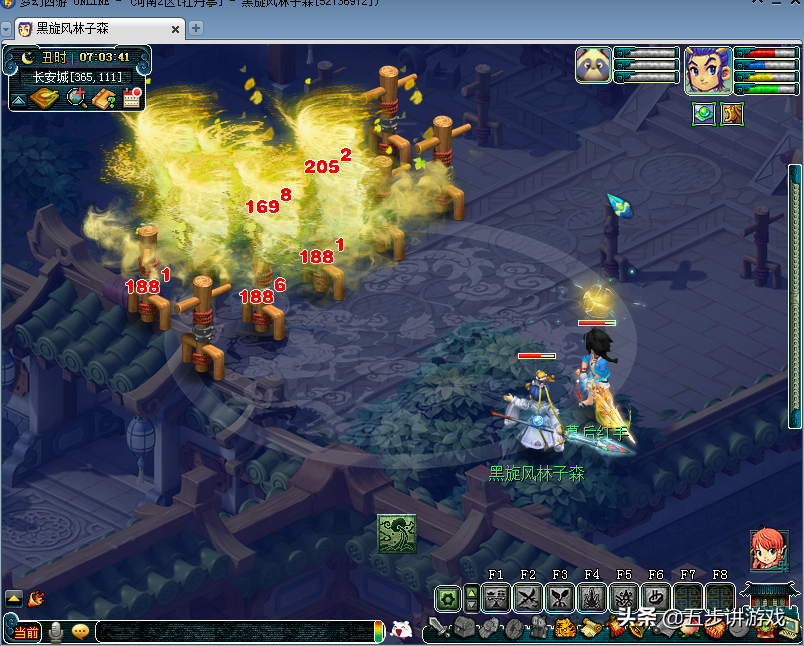The image size is (804, 646).
Task: Open the gold compass map icon
Action: point(45,98)
